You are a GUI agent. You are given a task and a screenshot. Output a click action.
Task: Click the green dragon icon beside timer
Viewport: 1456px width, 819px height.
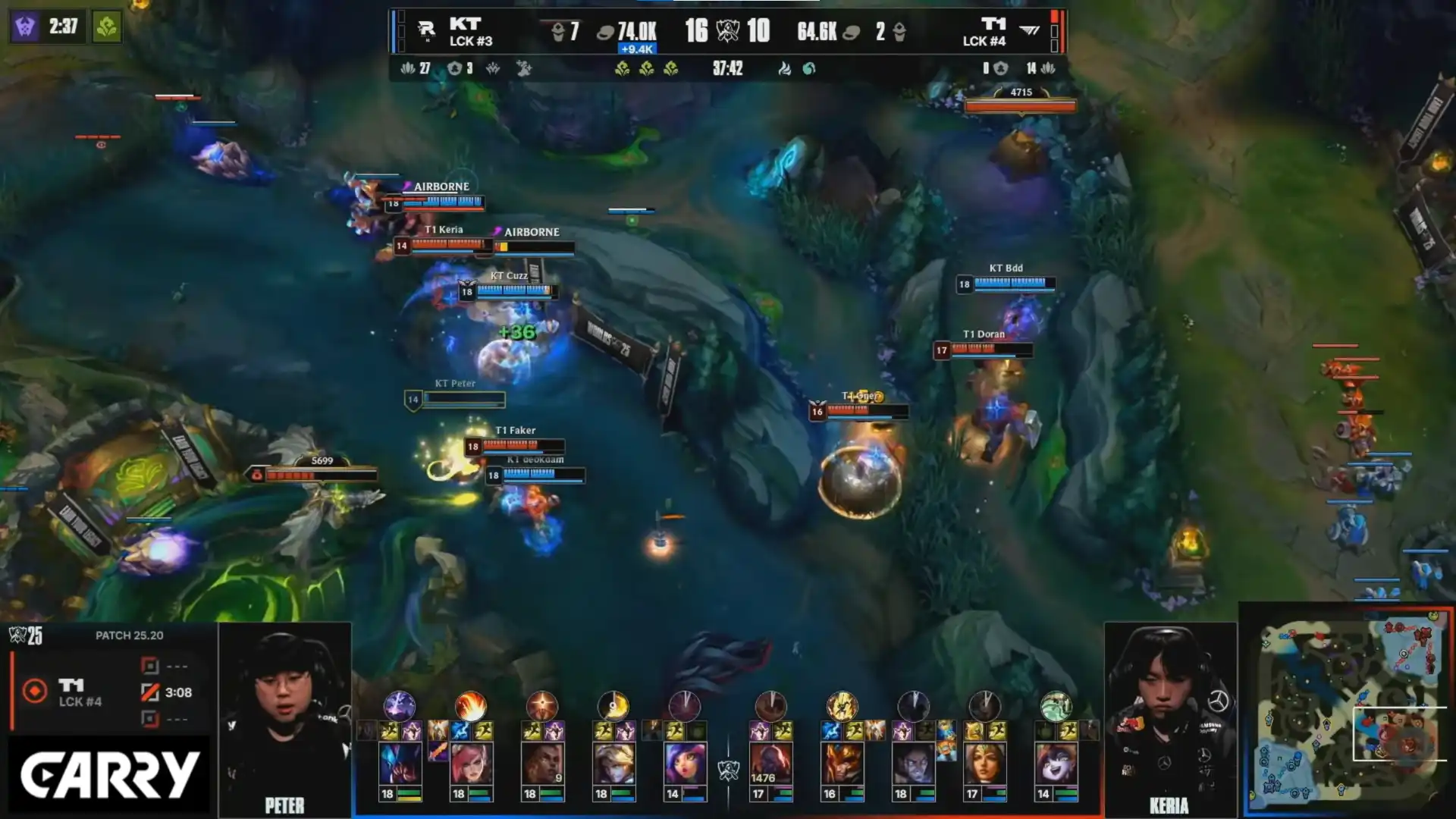click(x=107, y=27)
